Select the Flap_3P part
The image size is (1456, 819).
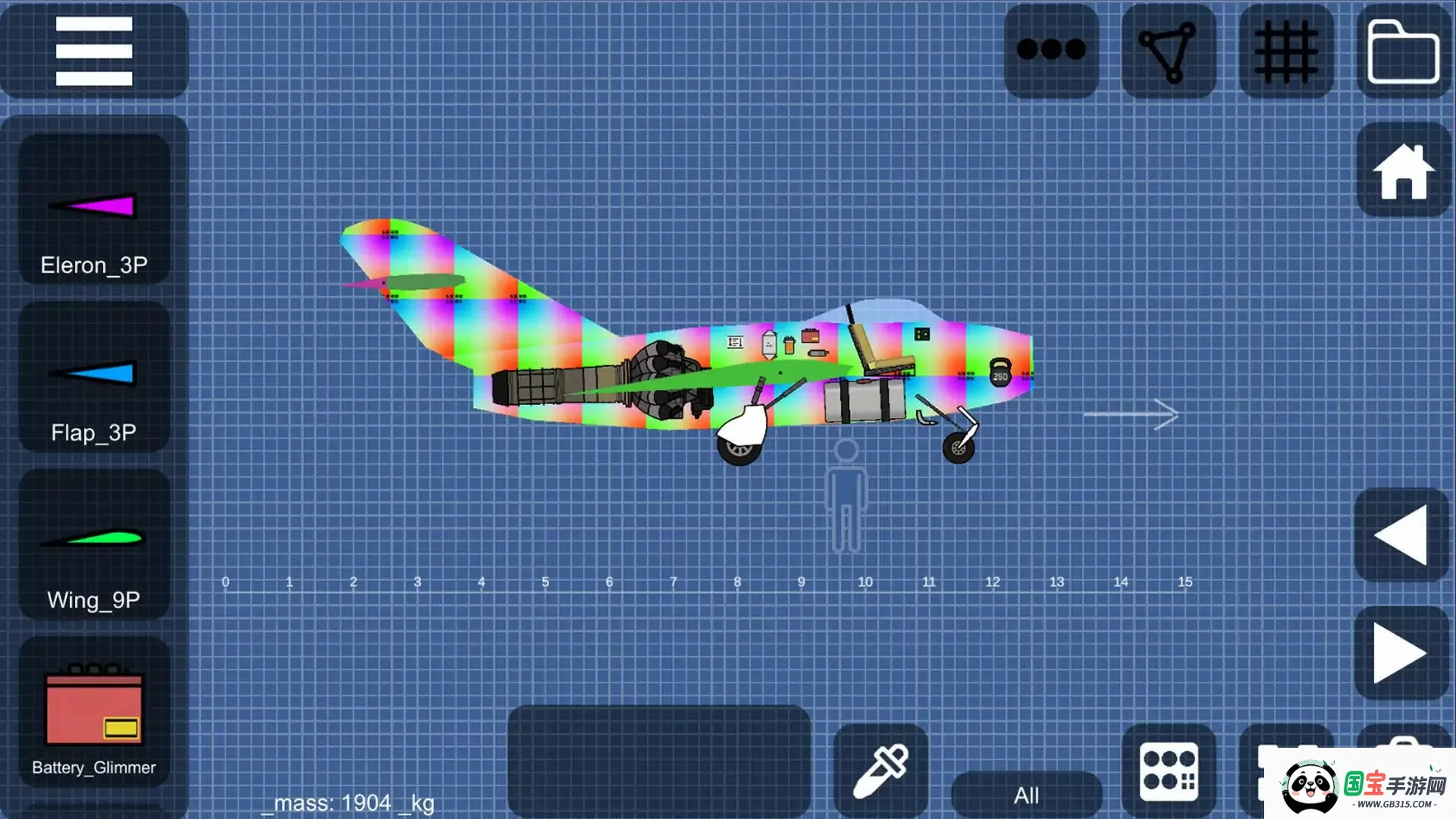click(93, 375)
